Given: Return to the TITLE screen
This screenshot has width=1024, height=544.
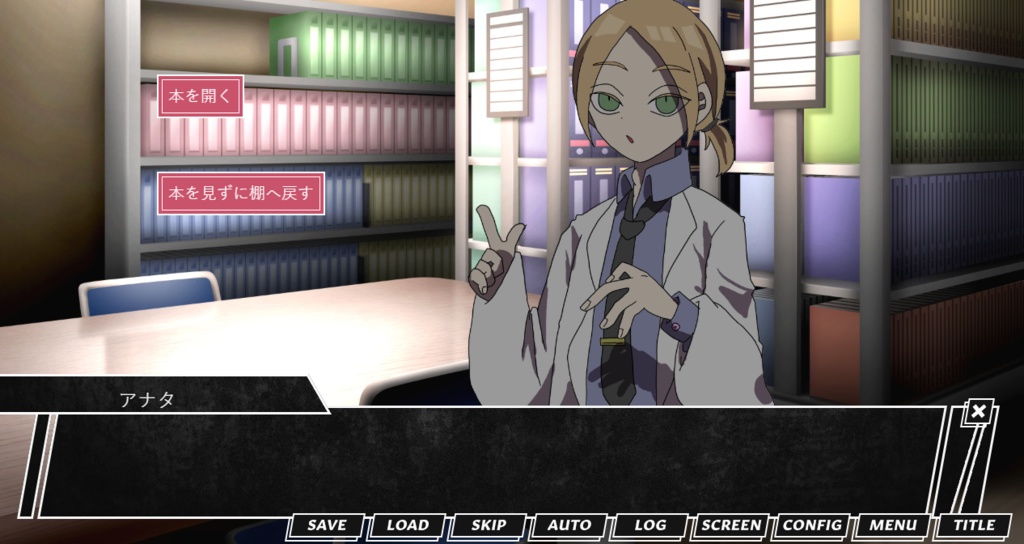Looking at the screenshot, I should point(974,525).
